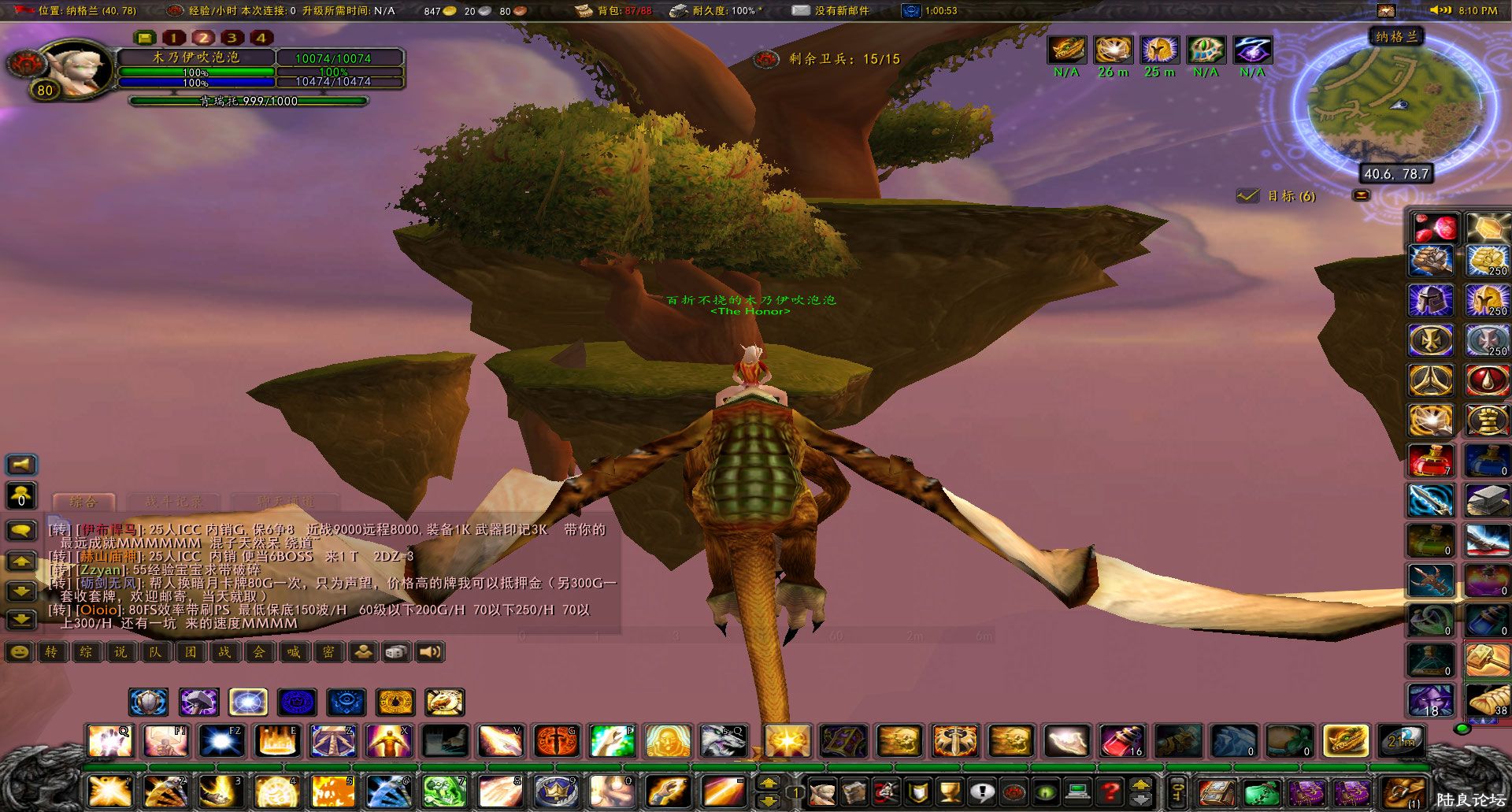Click the dice roll icon beside chat buttons
Image resolution: width=1512 pixels, height=812 pixels.
tap(395, 652)
